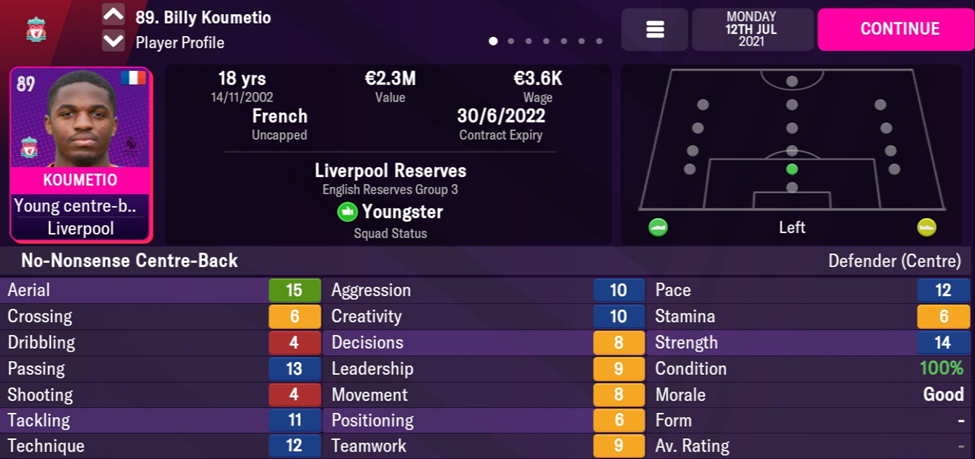The width and height of the screenshot is (975, 459).
Task: Jump to the last profile page dot
Action: 599,42
